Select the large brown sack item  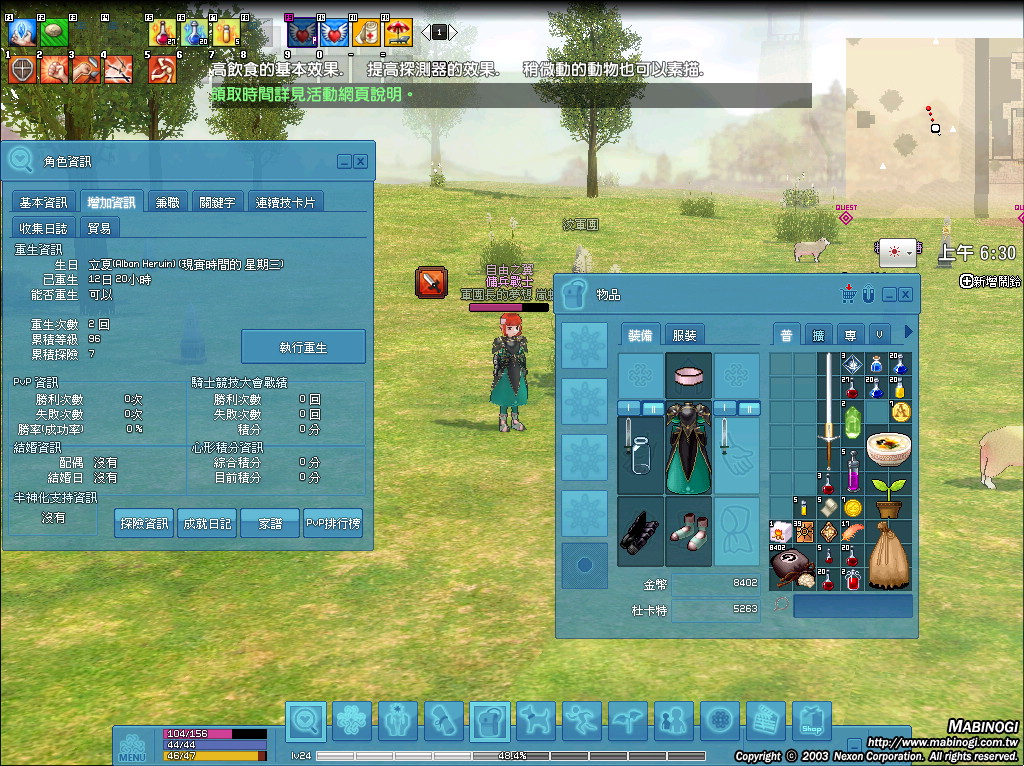pos(887,555)
